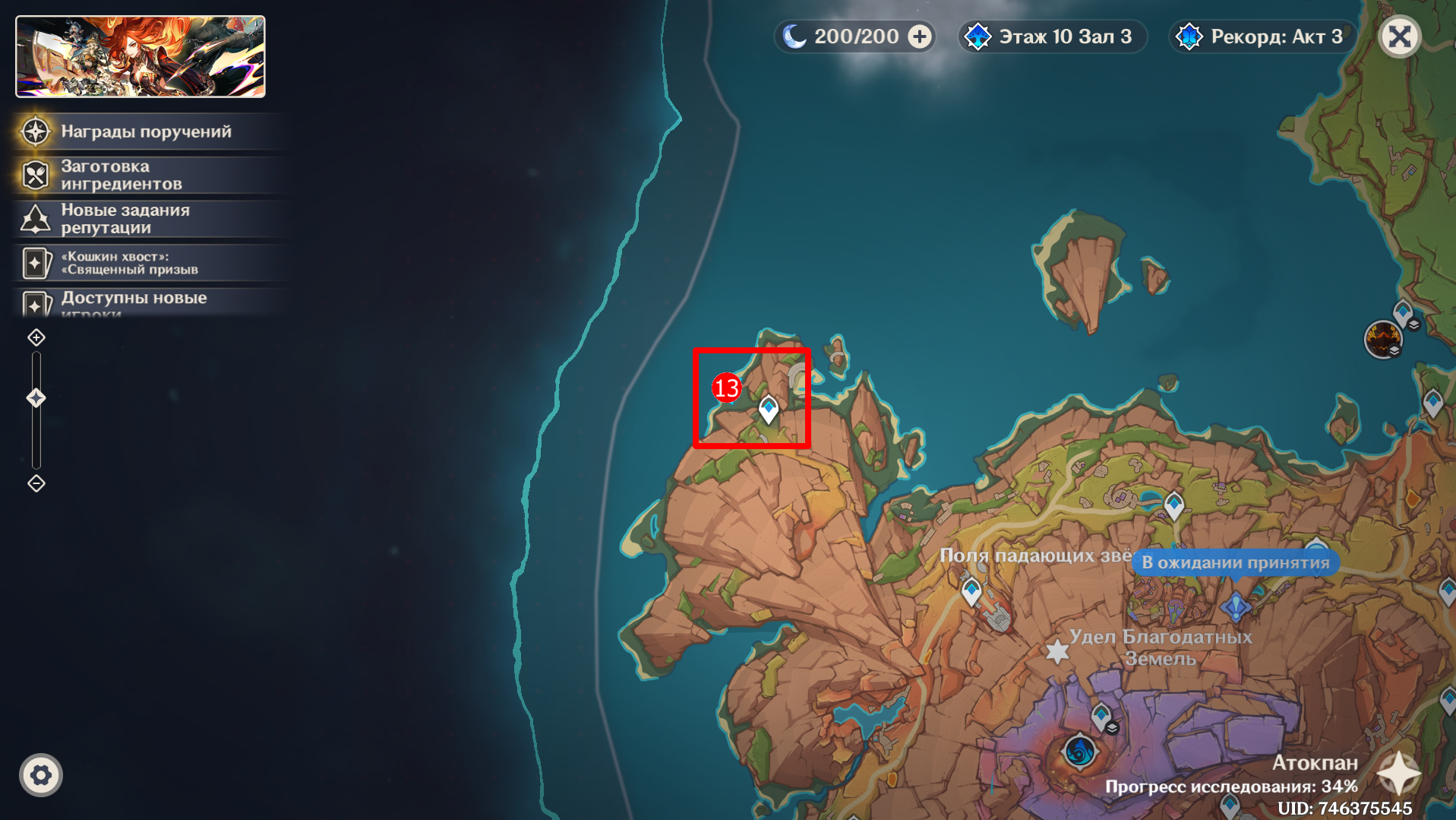Zoom in the map with the plus diamond
Screen dimensions: 1456x820
[36, 337]
